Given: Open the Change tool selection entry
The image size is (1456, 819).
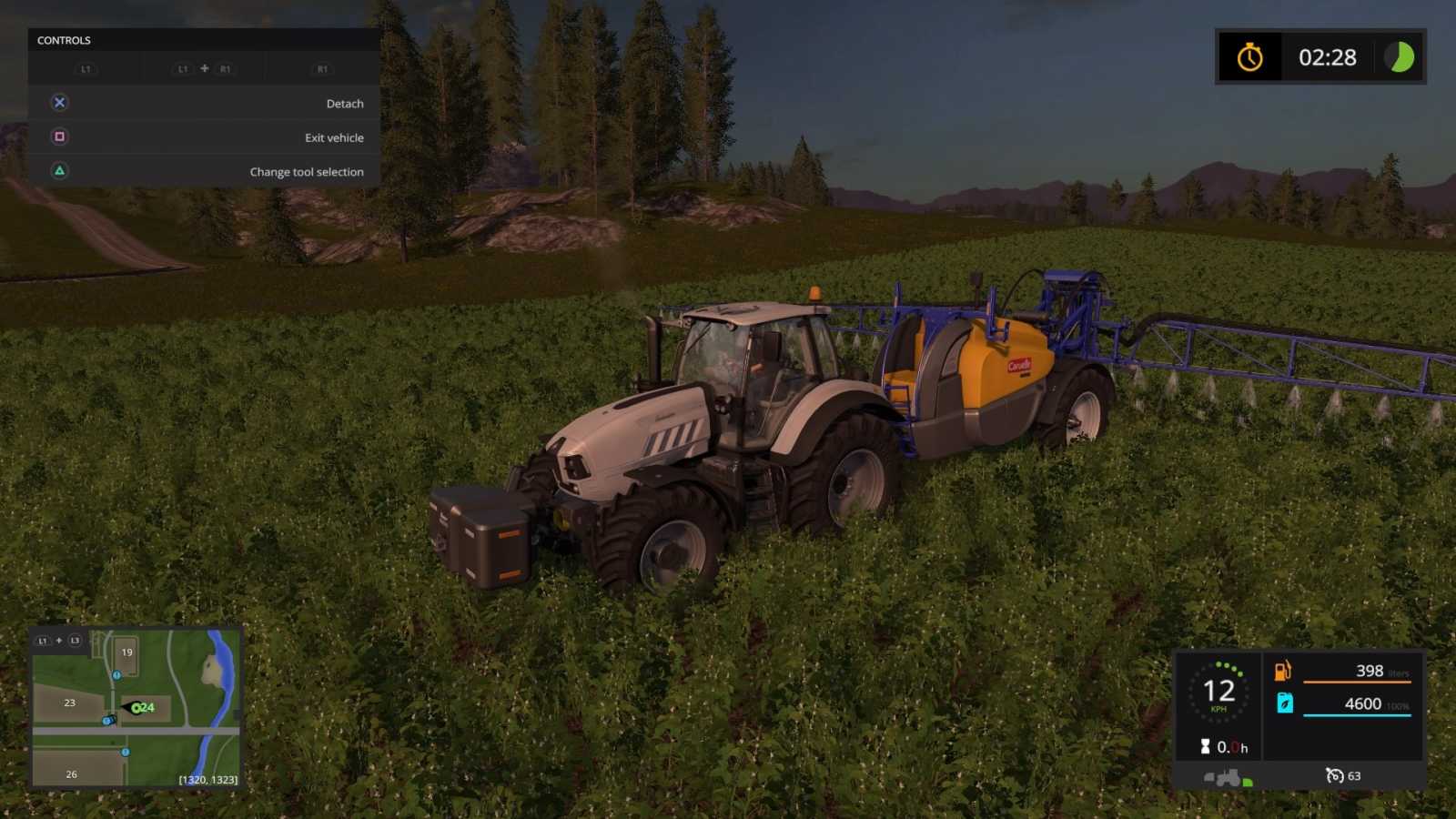Looking at the screenshot, I should pos(308,171).
